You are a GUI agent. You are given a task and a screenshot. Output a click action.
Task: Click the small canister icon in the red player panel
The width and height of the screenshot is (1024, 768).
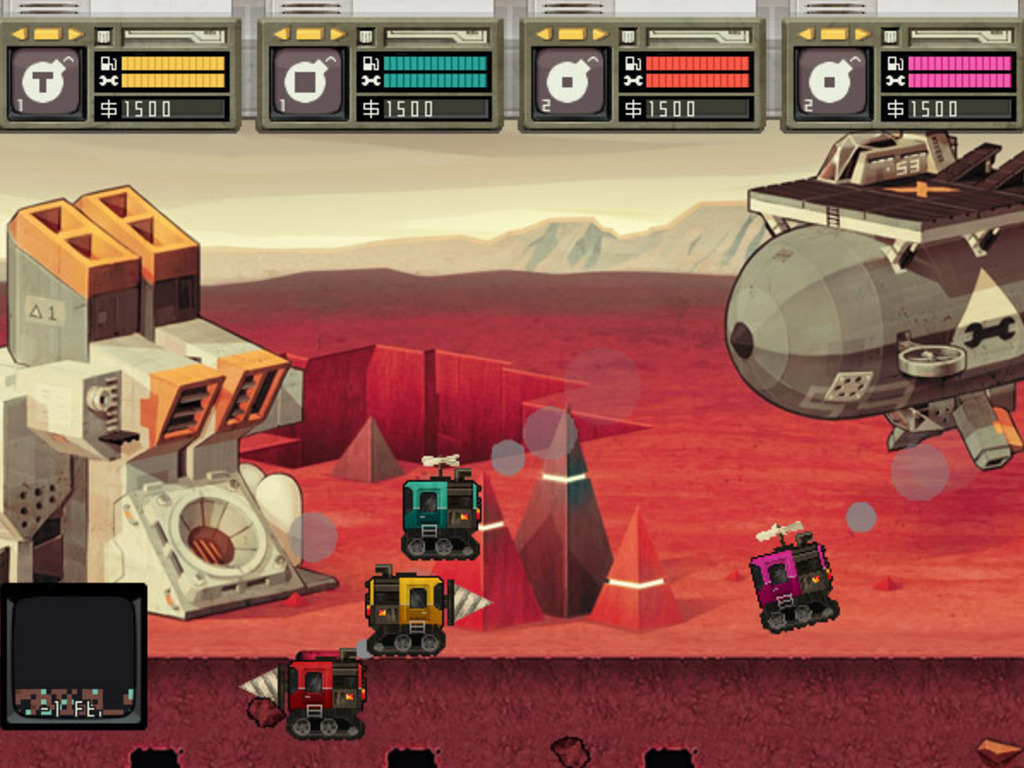pos(628,36)
